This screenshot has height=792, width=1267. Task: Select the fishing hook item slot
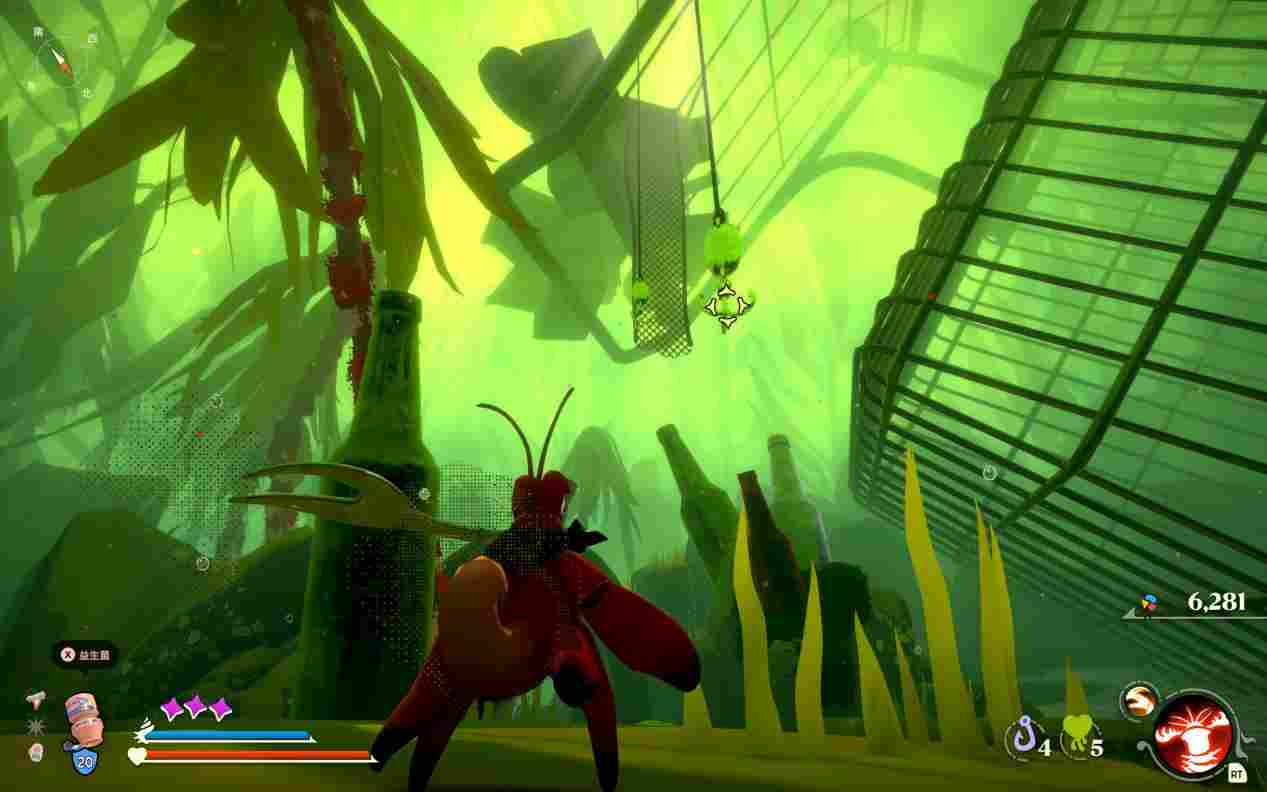click(x=1021, y=740)
